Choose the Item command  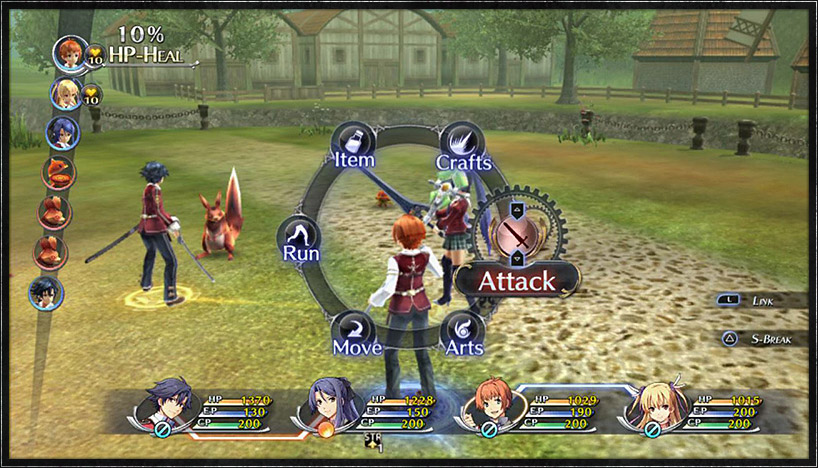(353, 147)
